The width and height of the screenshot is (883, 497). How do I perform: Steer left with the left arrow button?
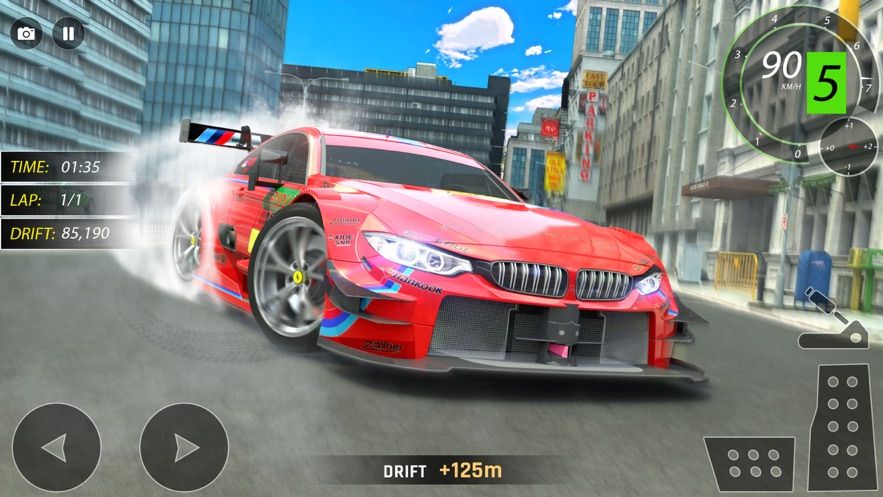point(56,447)
